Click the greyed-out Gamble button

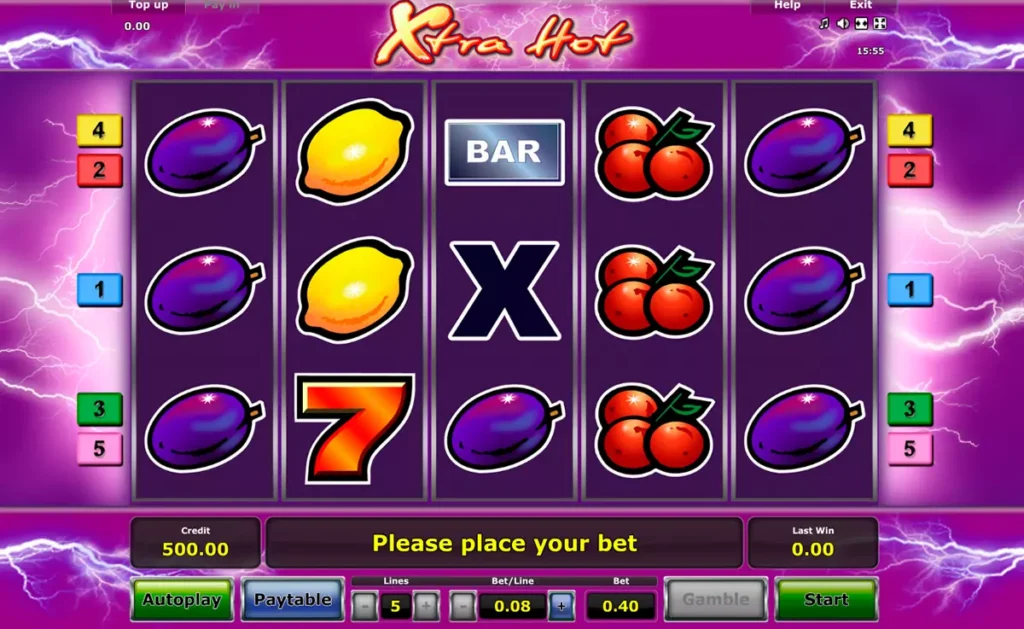[x=715, y=600]
